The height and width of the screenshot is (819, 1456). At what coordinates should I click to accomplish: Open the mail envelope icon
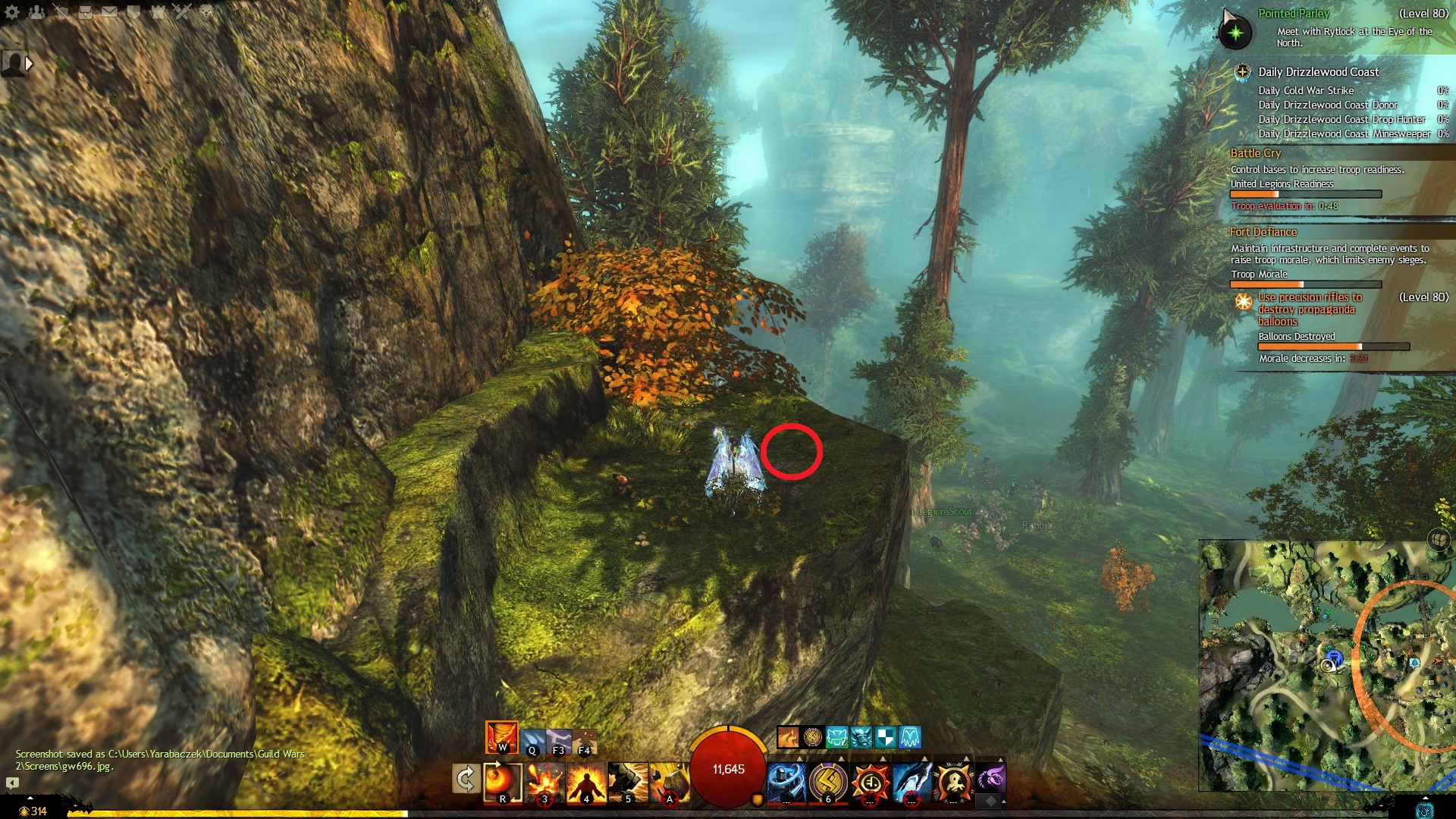tap(110, 12)
